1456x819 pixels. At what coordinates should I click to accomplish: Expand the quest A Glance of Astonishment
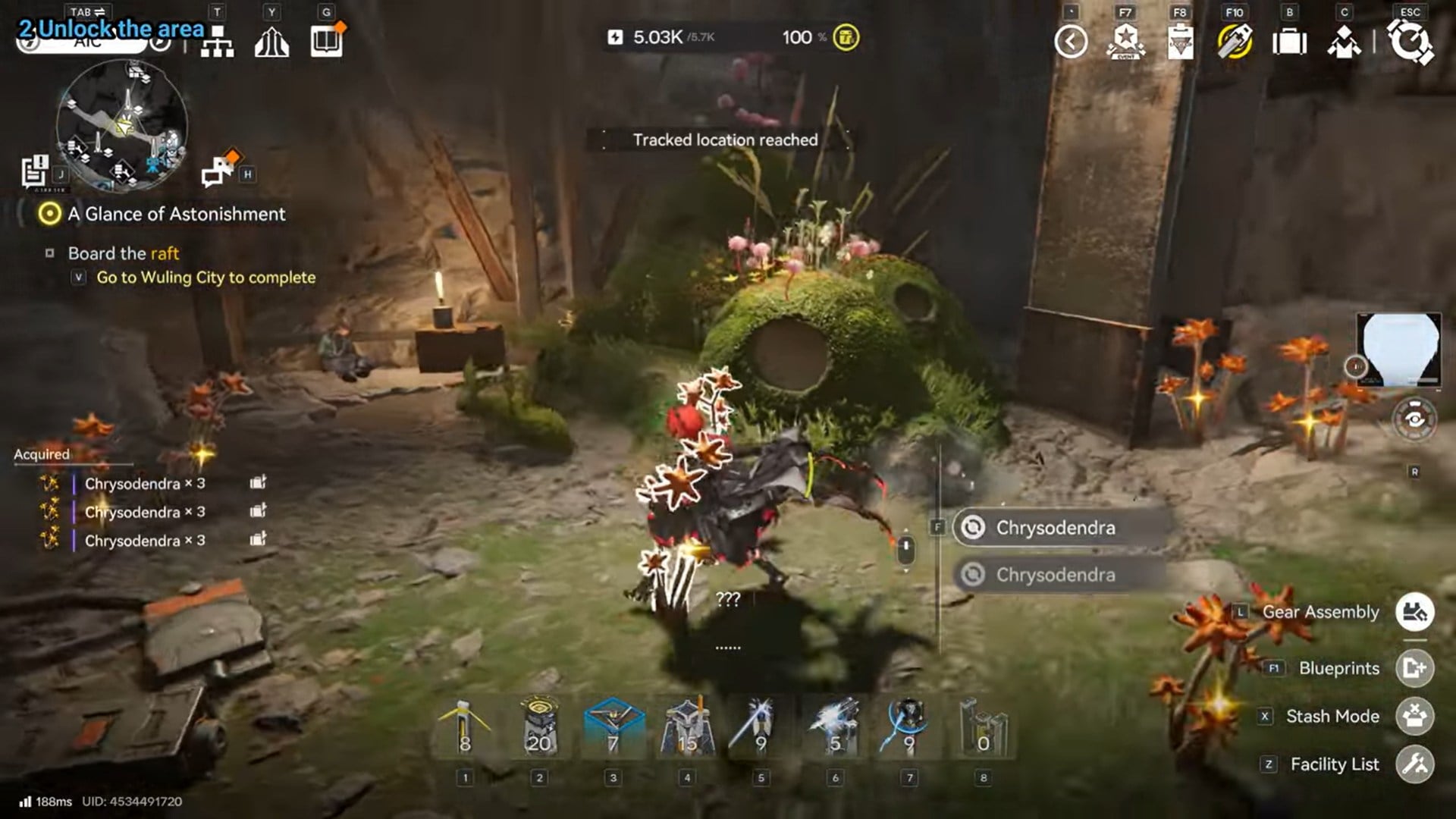[174, 214]
